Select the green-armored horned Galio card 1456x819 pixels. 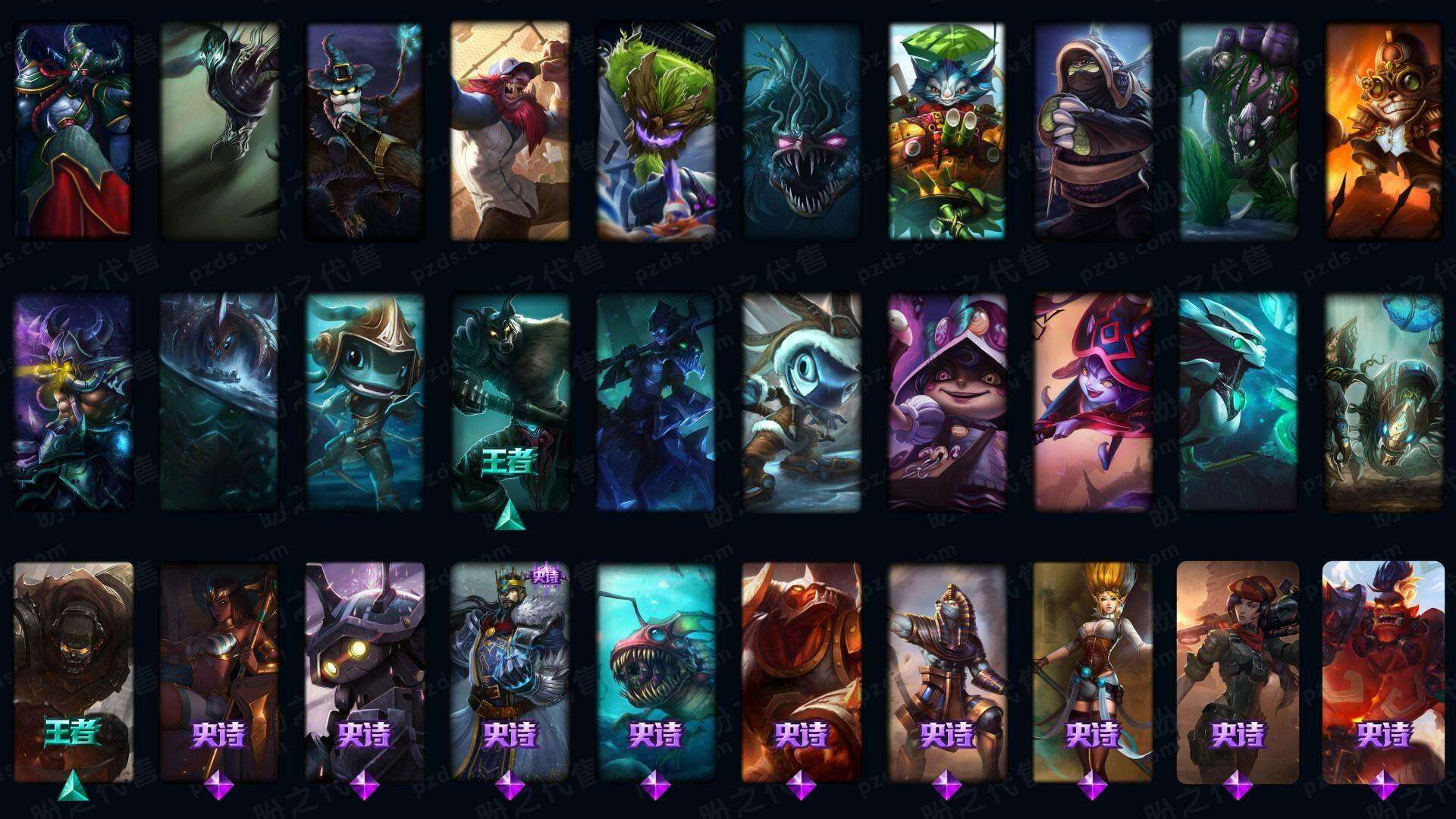tap(73, 130)
